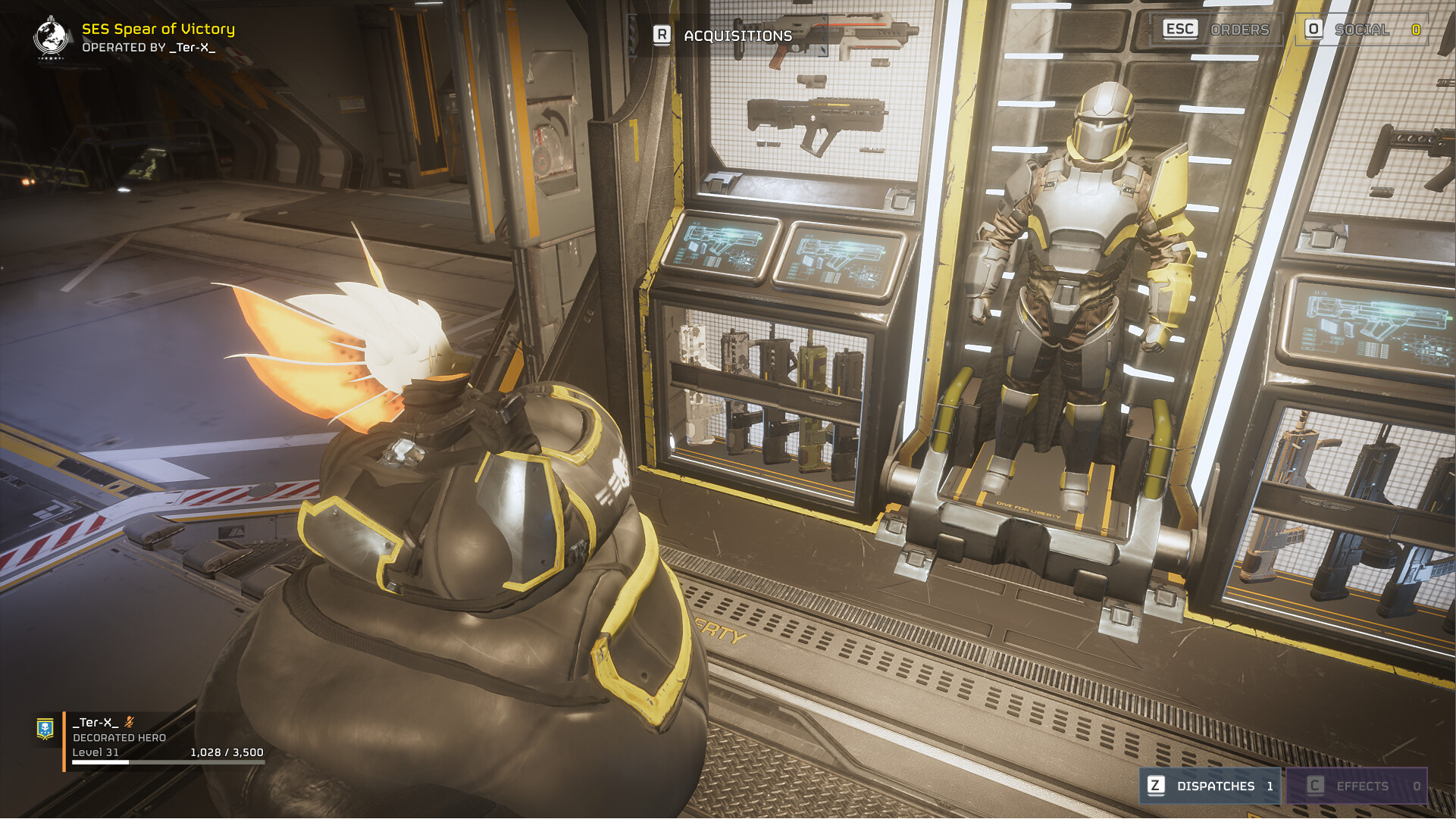Image resolution: width=1456 pixels, height=819 pixels.
Task: Show the Dispatches log
Action: (1210, 786)
